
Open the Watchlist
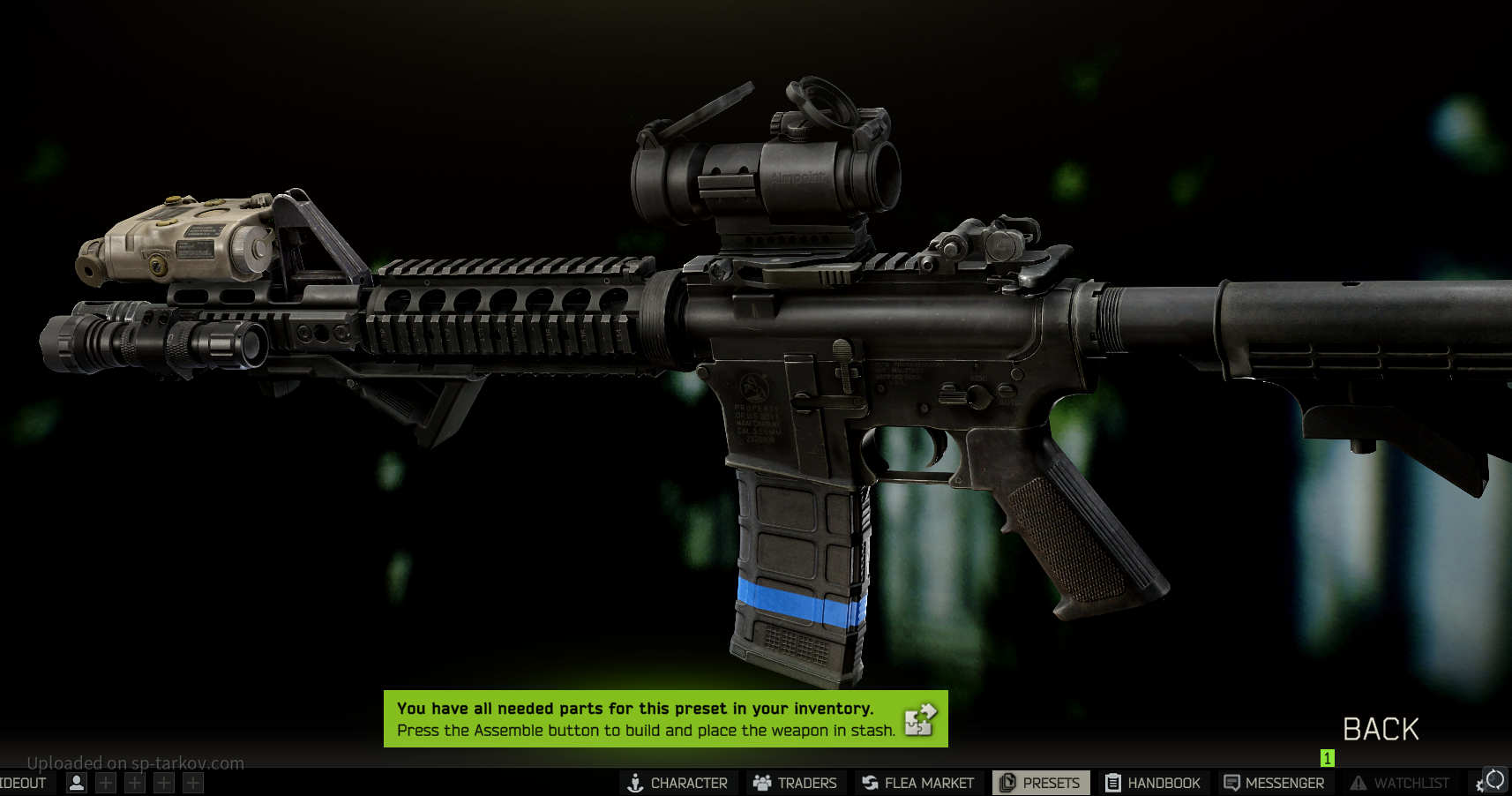point(1400,783)
